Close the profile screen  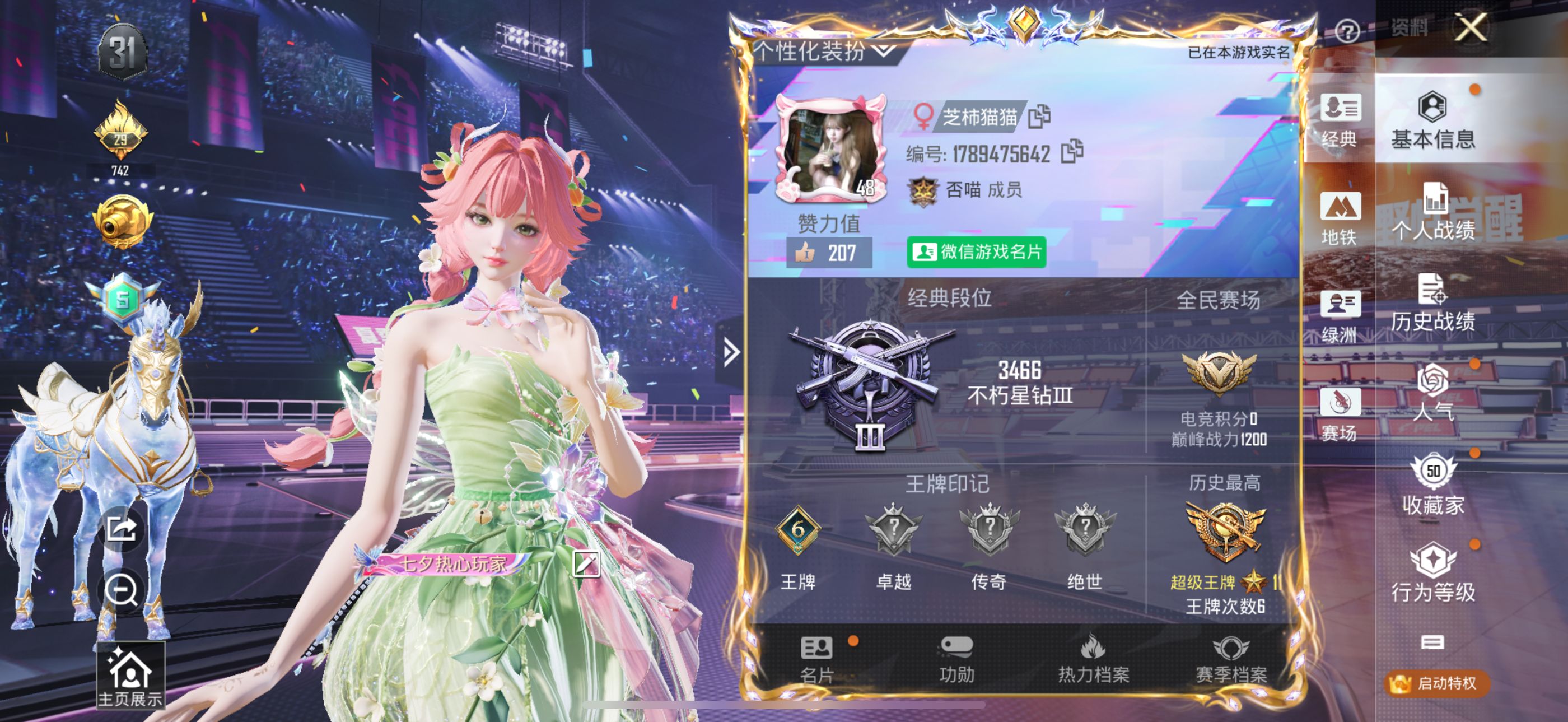1470,28
